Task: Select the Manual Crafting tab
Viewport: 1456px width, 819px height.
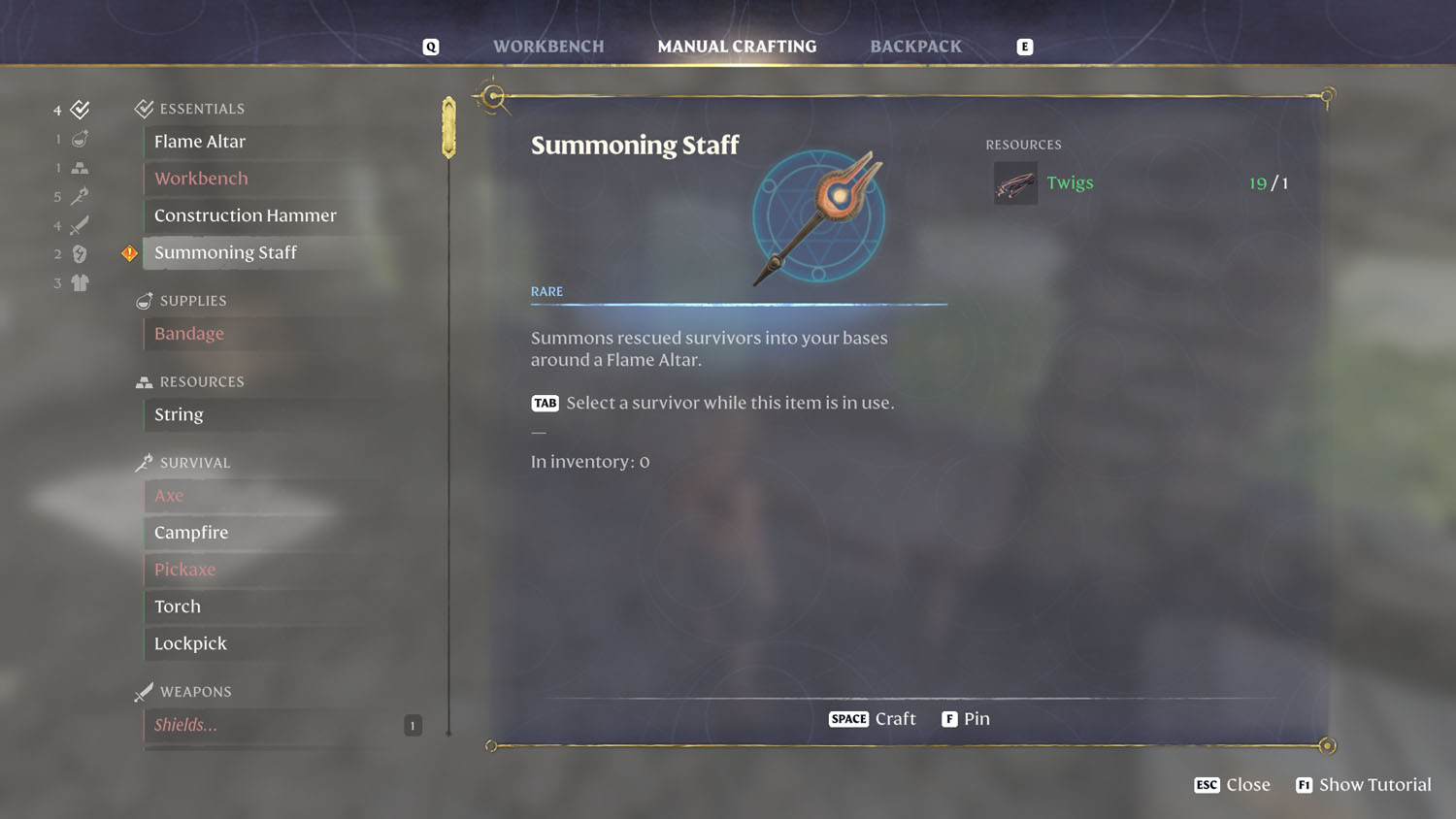Action: pyautogui.click(x=737, y=47)
